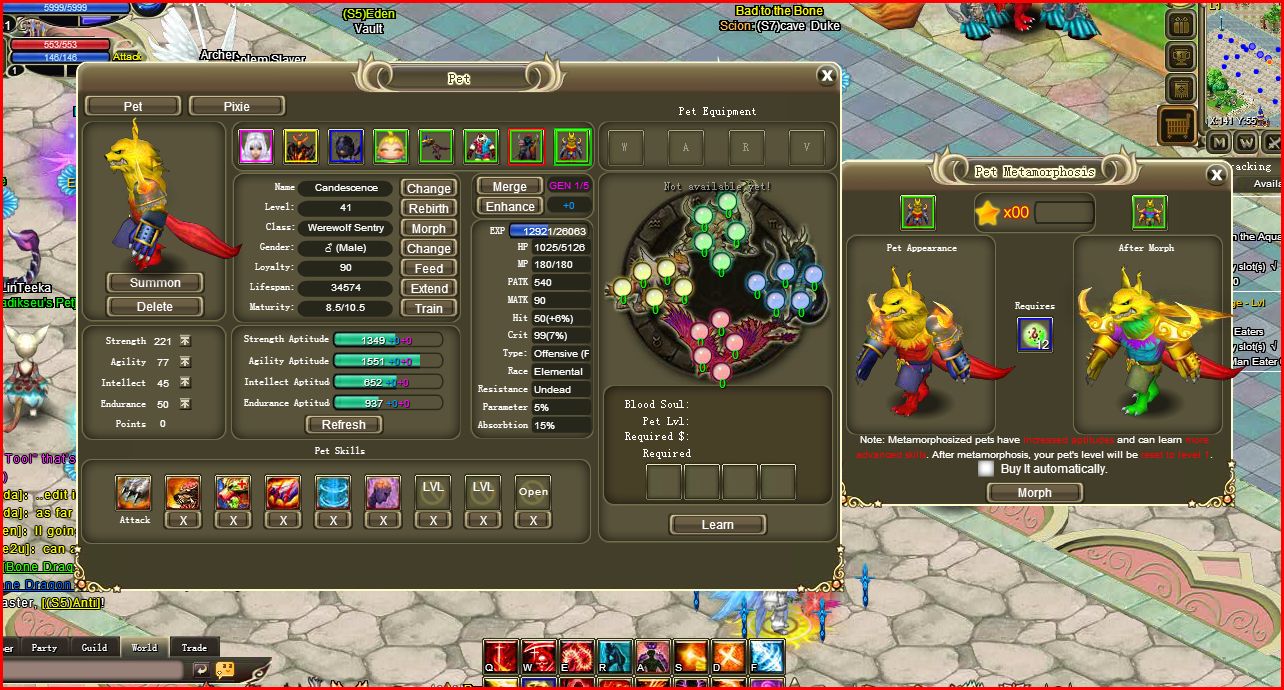Delete the current pet
Image resolution: width=1284 pixels, height=690 pixels.
coord(155,307)
